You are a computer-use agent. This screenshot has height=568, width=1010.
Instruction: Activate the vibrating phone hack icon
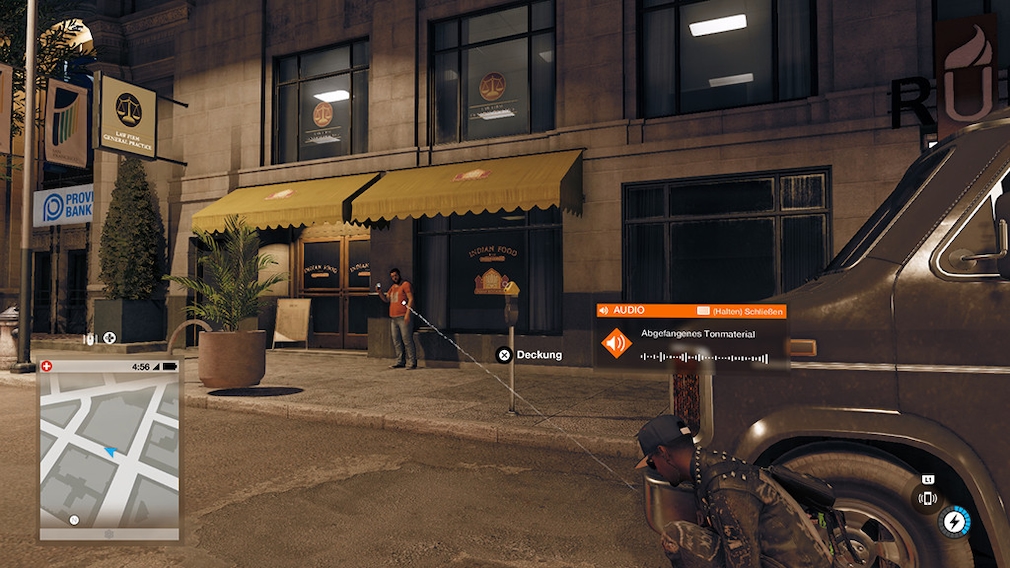coord(928,497)
